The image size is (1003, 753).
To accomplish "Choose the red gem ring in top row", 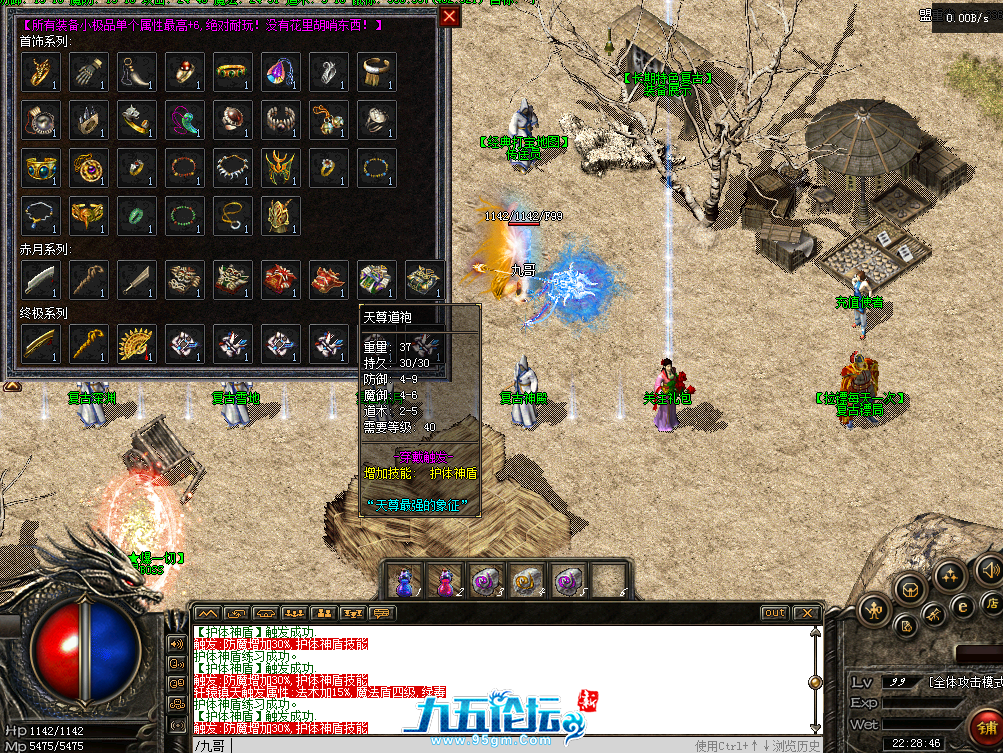I will (x=185, y=72).
